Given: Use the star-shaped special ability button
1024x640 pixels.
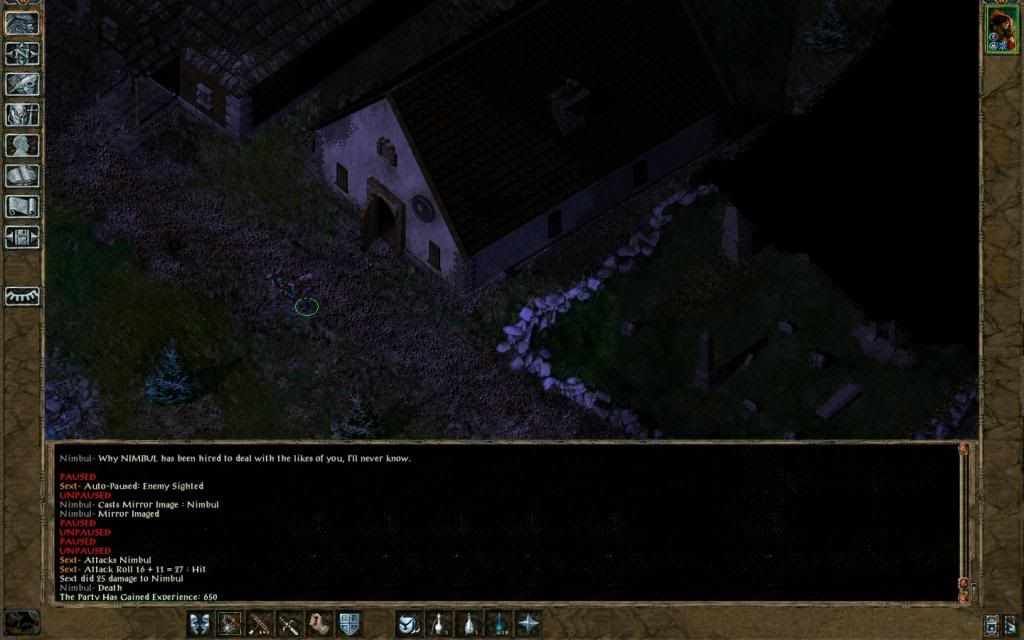Looking at the screenshot, I should point(528,623).
